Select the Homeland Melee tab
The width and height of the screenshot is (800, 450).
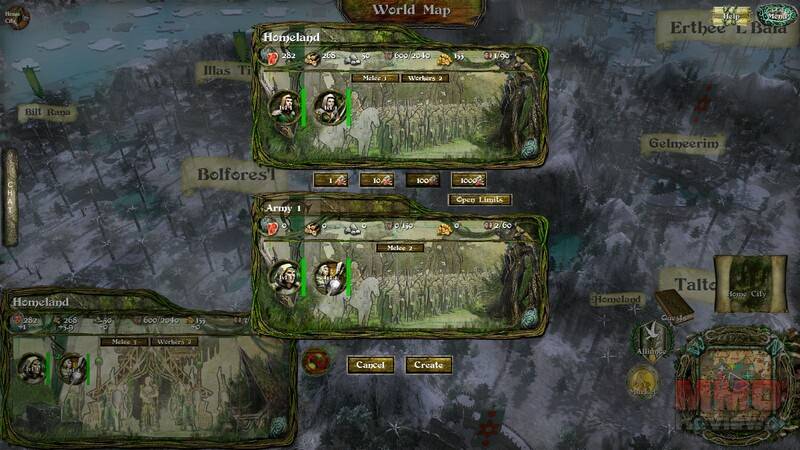coord(376,78)
